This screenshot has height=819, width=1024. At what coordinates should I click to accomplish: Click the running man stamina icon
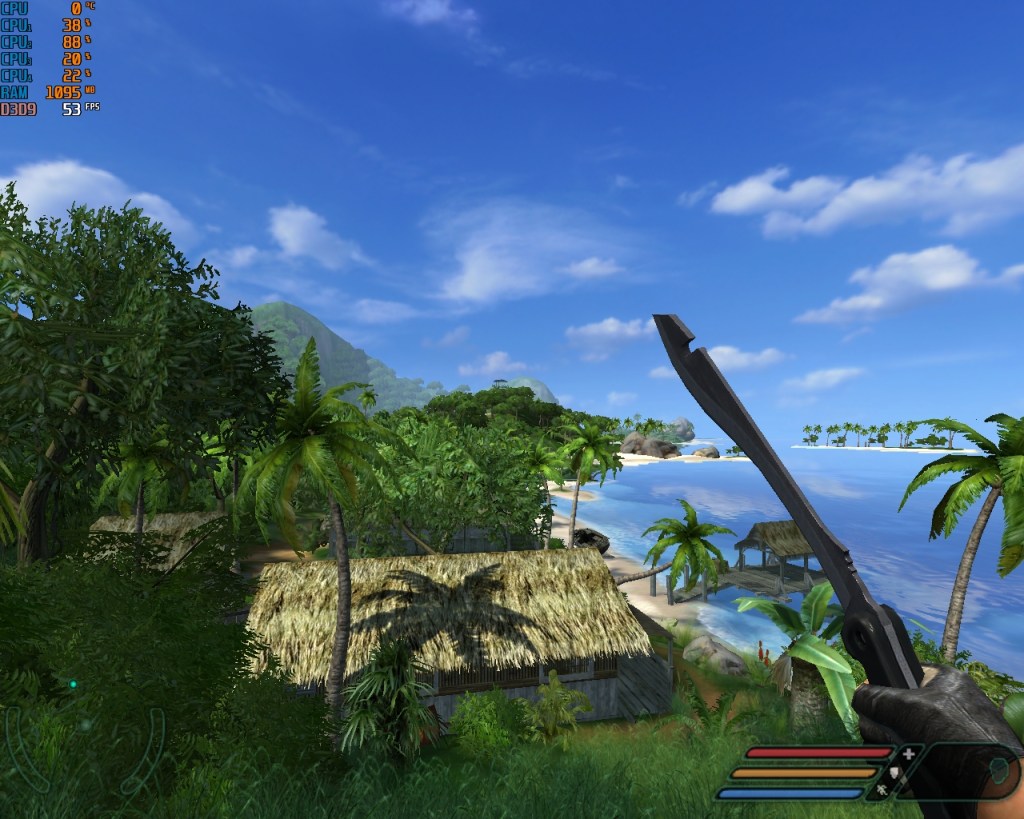882,791
